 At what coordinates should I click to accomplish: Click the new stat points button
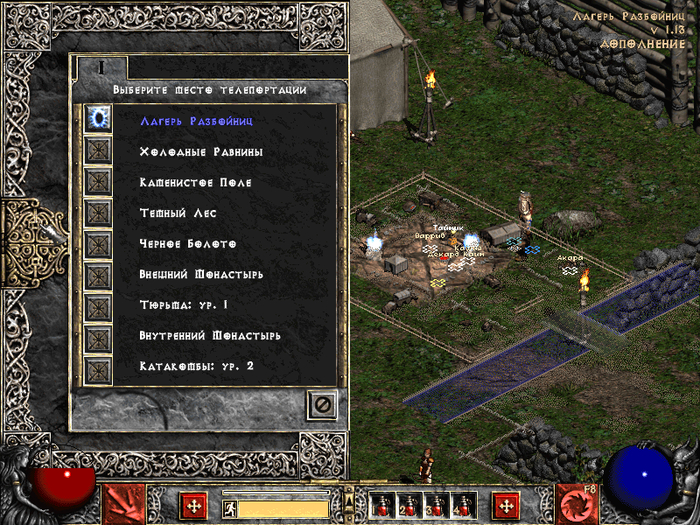[x=194, y=506]
